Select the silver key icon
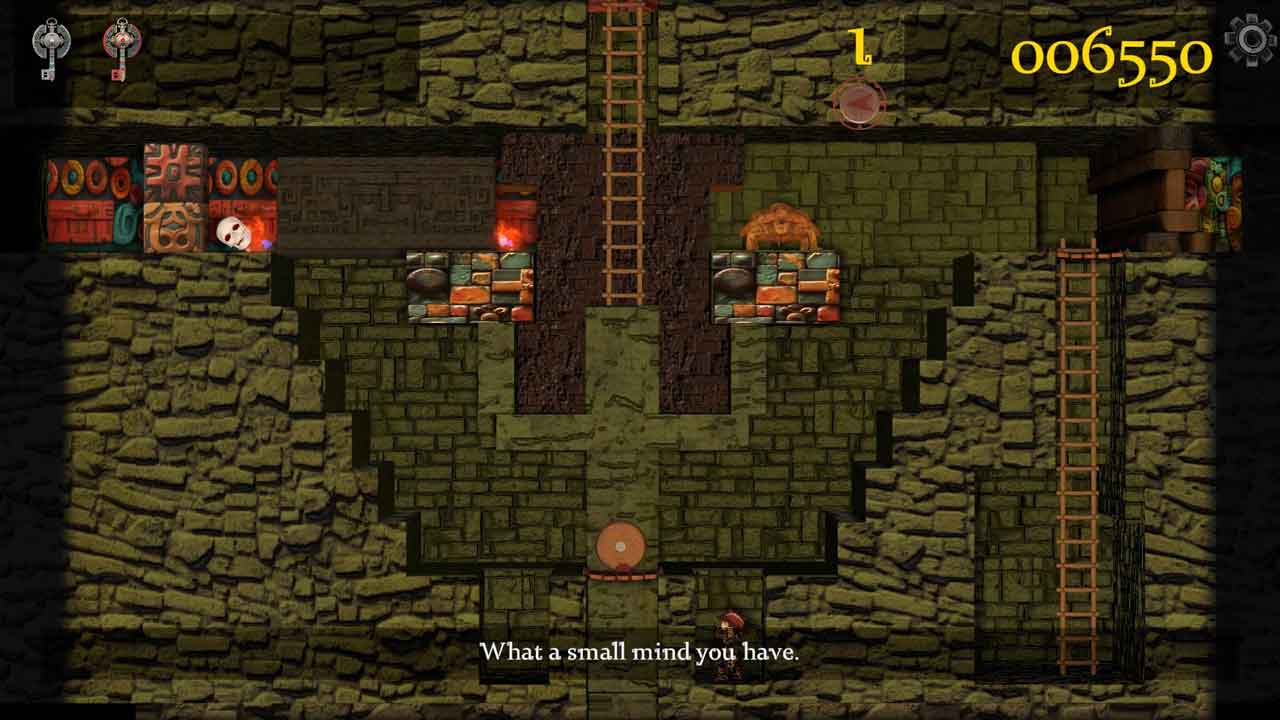The width and height of the screenshot is (1280, 720). click(x=49, y=46)
